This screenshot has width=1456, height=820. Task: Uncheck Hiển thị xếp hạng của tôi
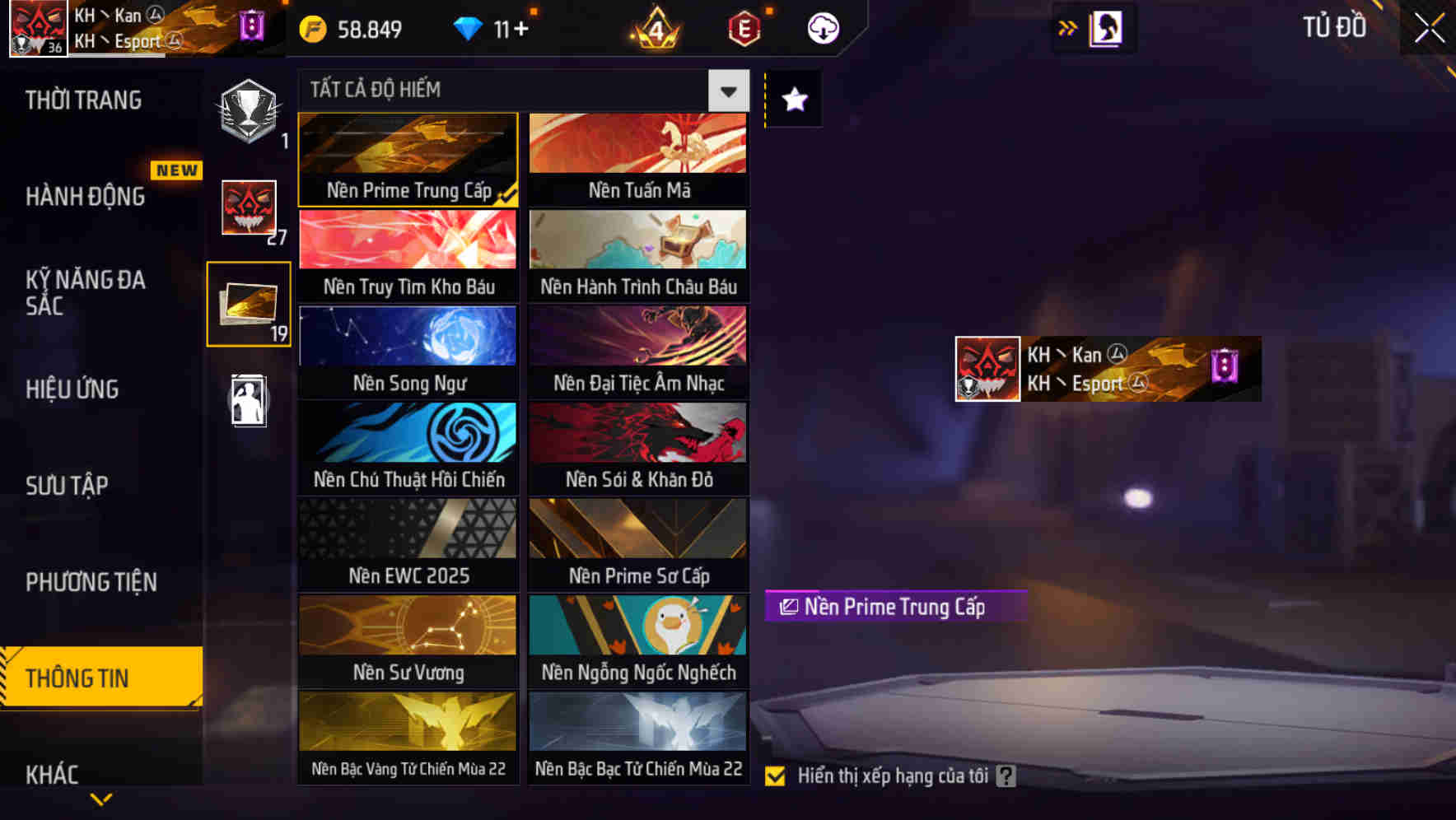pyautogui.click(x=775, y=775)
